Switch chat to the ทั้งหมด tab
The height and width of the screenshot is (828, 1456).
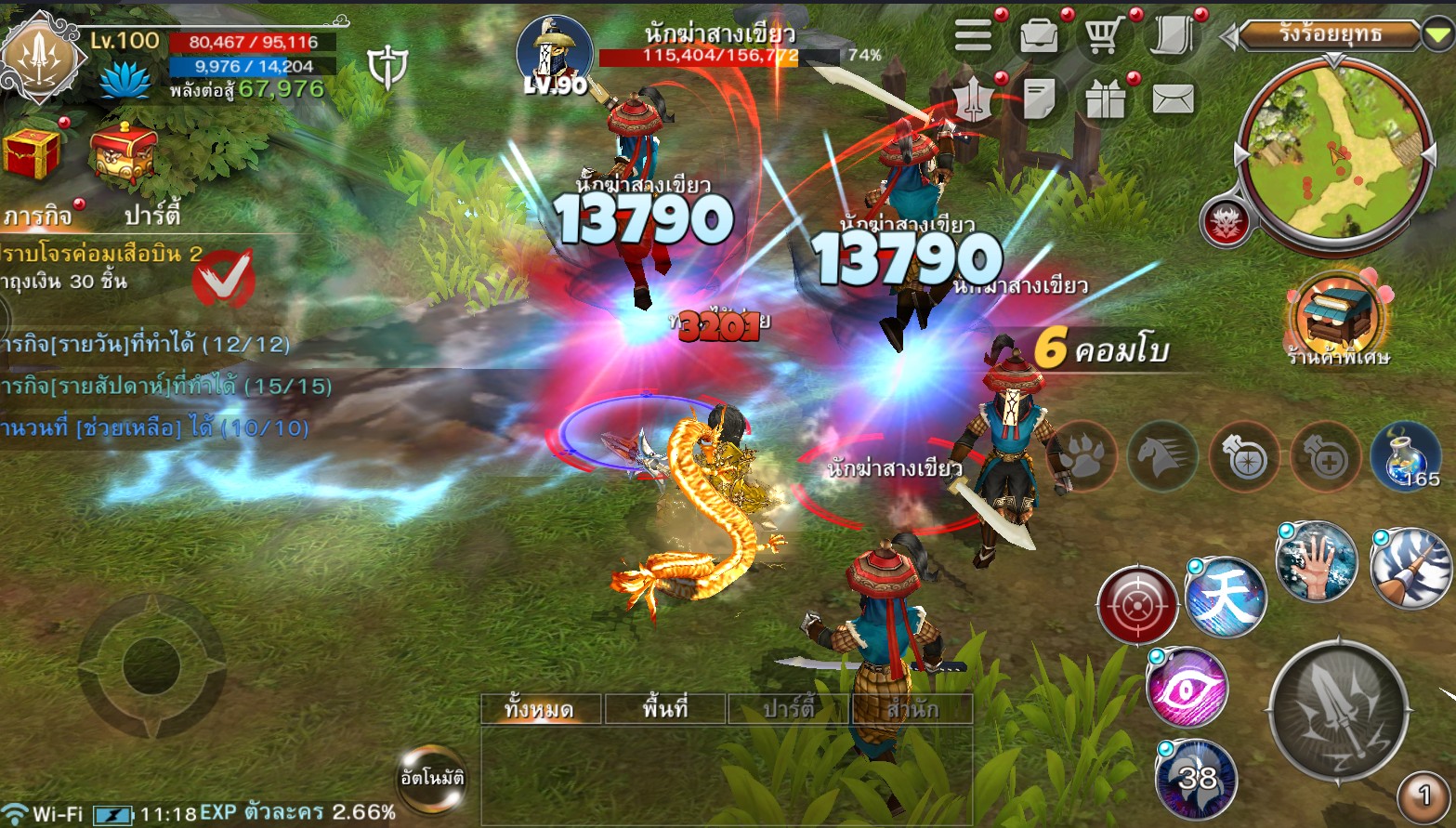click(540, 709)
